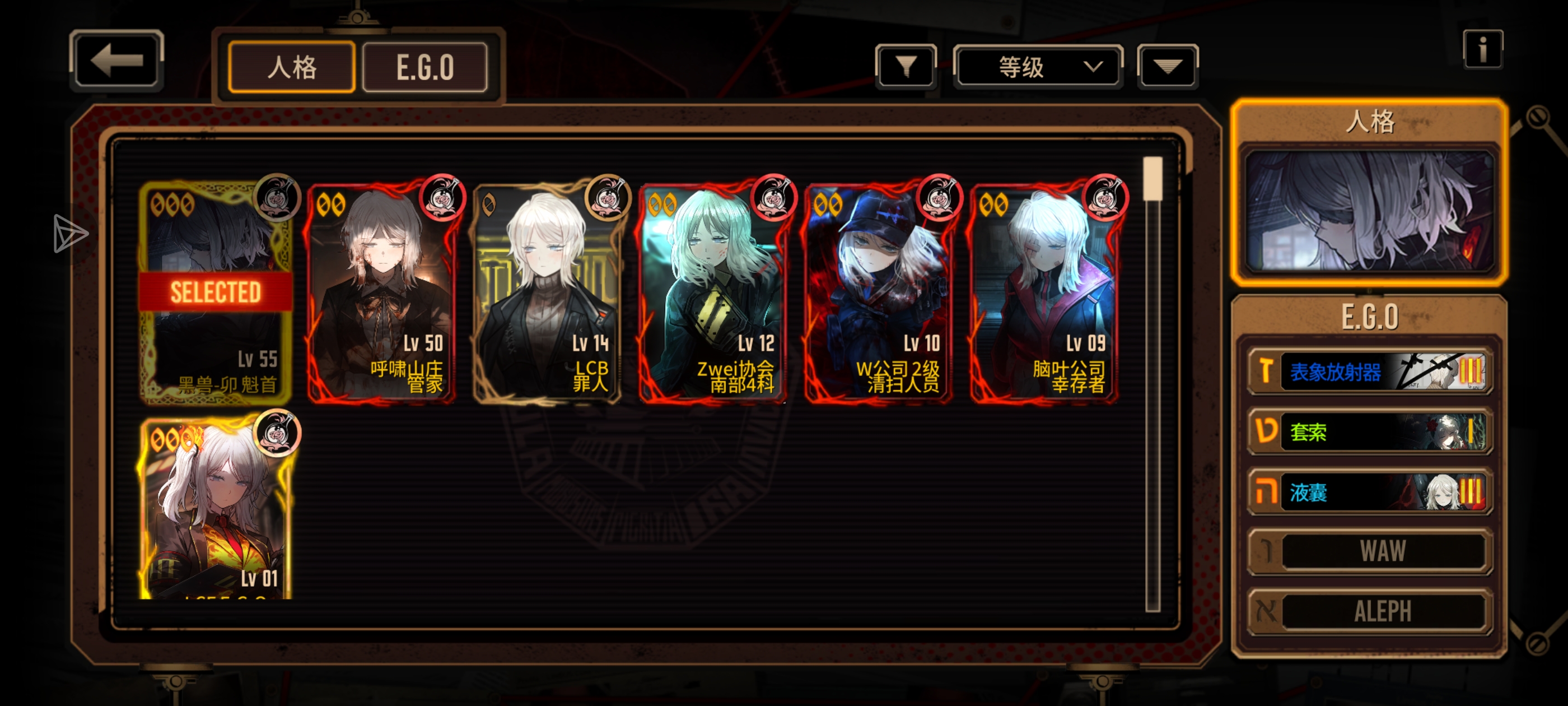Toggle the sort order arrow
Image resolution: width=1568 pixels, height=706 pixels.
coord(1167,66)
